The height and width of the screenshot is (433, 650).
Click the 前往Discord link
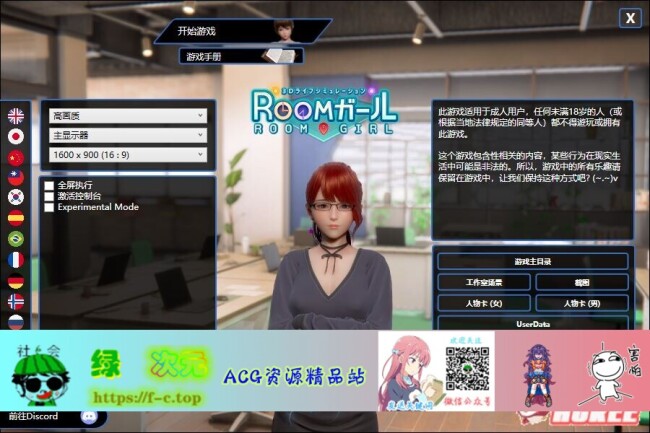pos(33,416)
